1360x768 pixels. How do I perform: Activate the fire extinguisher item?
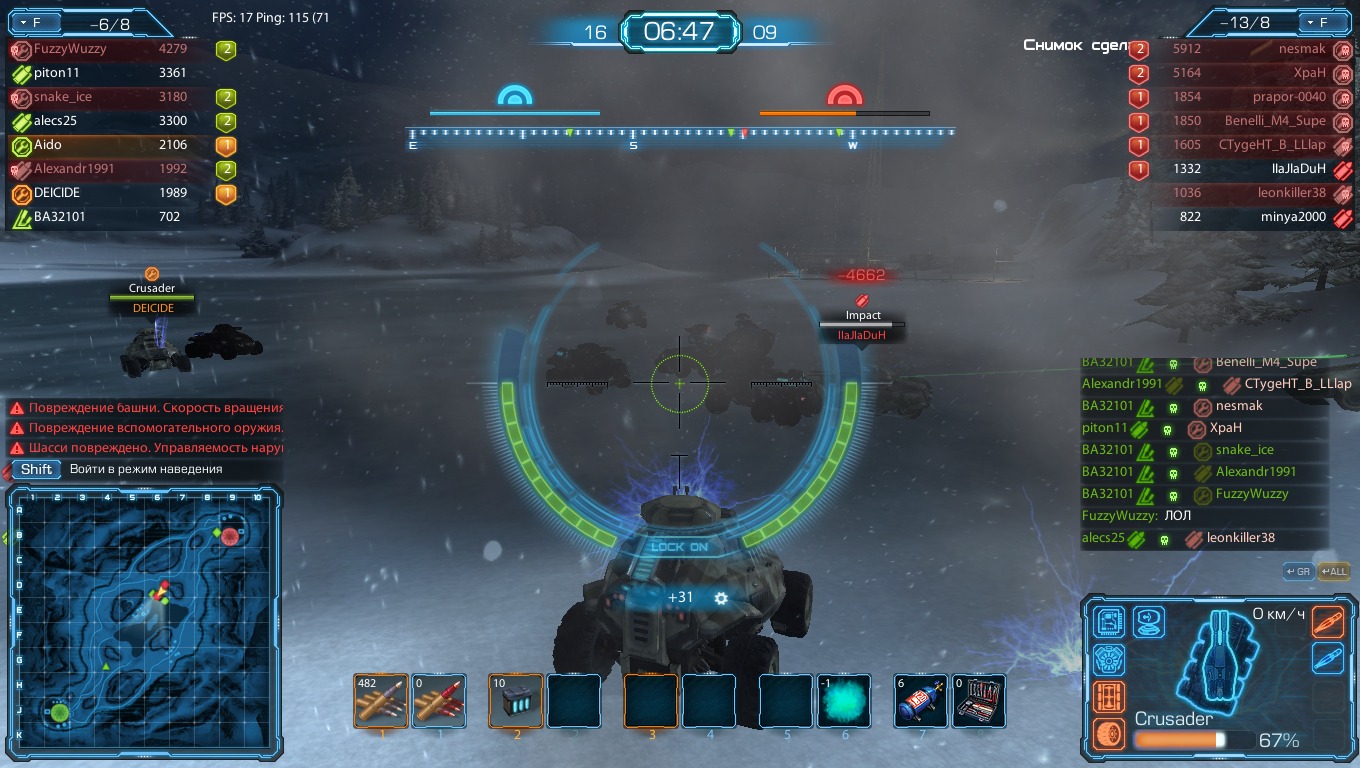921,701
